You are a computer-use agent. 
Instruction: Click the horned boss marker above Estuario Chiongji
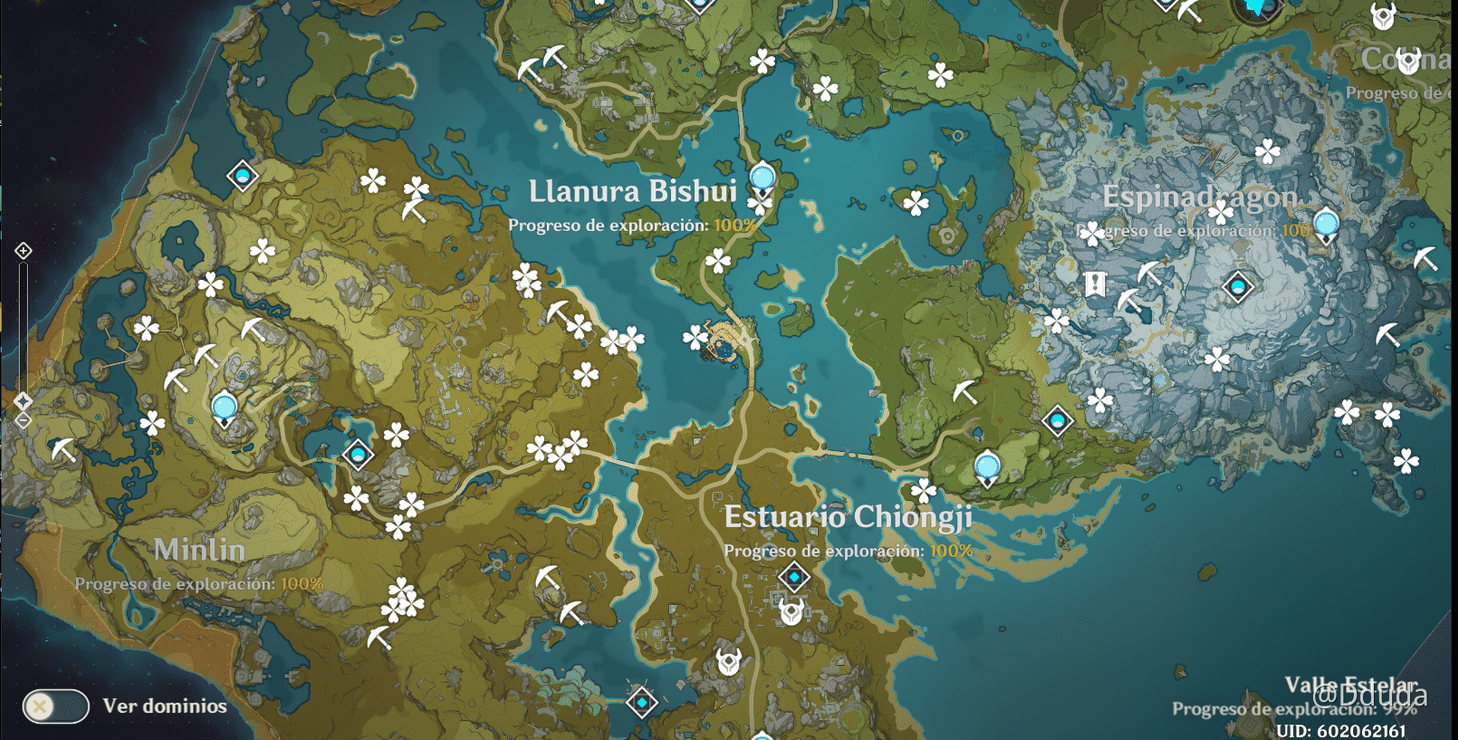click(789, 610)
